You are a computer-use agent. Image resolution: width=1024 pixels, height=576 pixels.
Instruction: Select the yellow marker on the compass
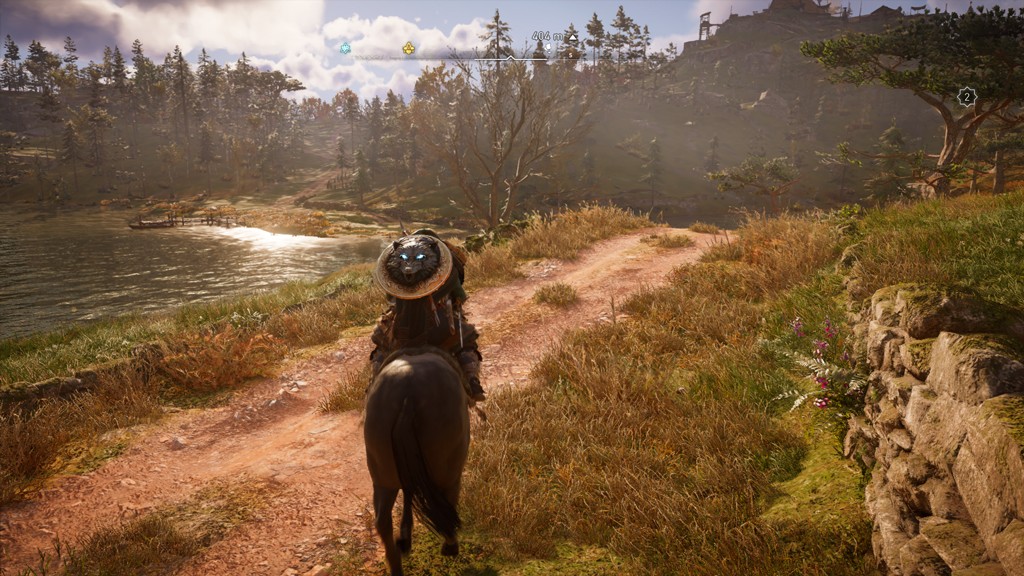[408, 48]
